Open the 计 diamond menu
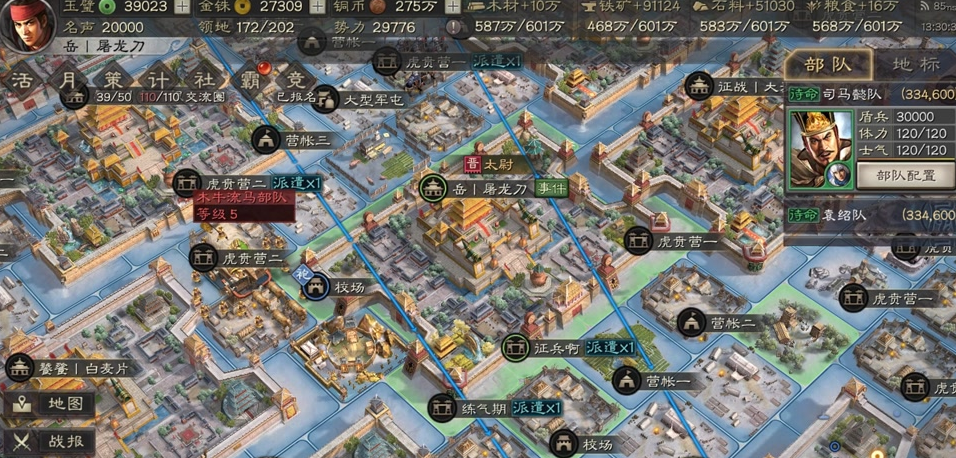Viewport: 956px width, 458px height. click(161, 81)
